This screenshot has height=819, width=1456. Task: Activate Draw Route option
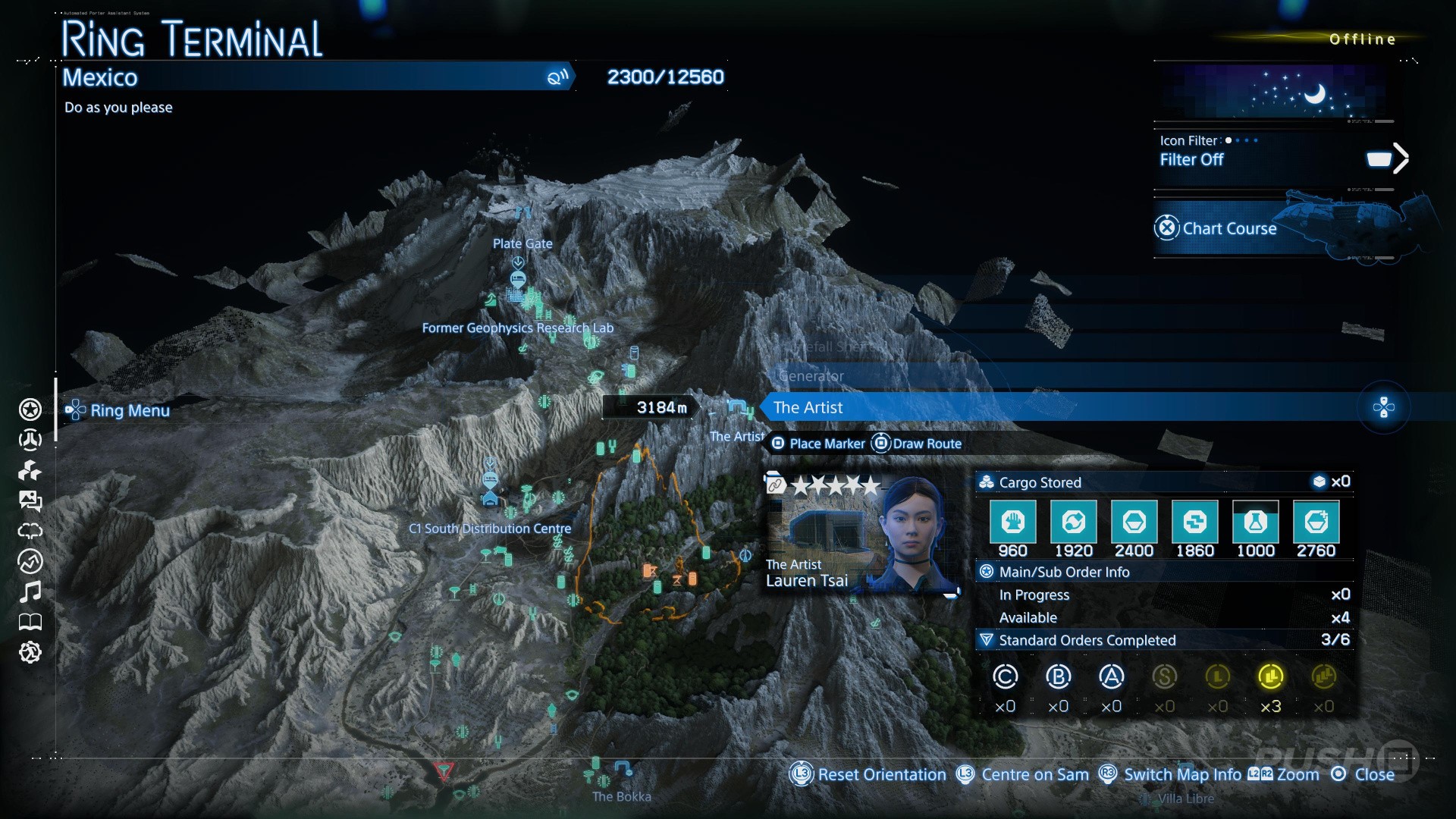(x=917, y=444)
